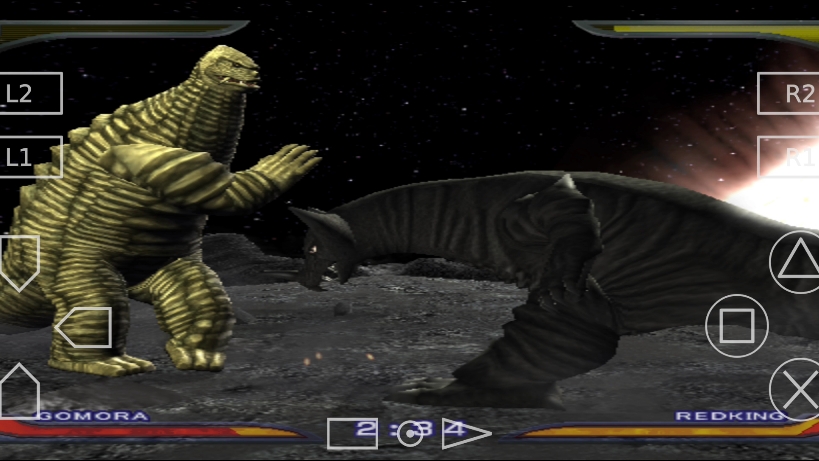Toggle the circular analog button overlay
Image resolution: width=819 pixels, height=461 pixels.
click(410, 433)
